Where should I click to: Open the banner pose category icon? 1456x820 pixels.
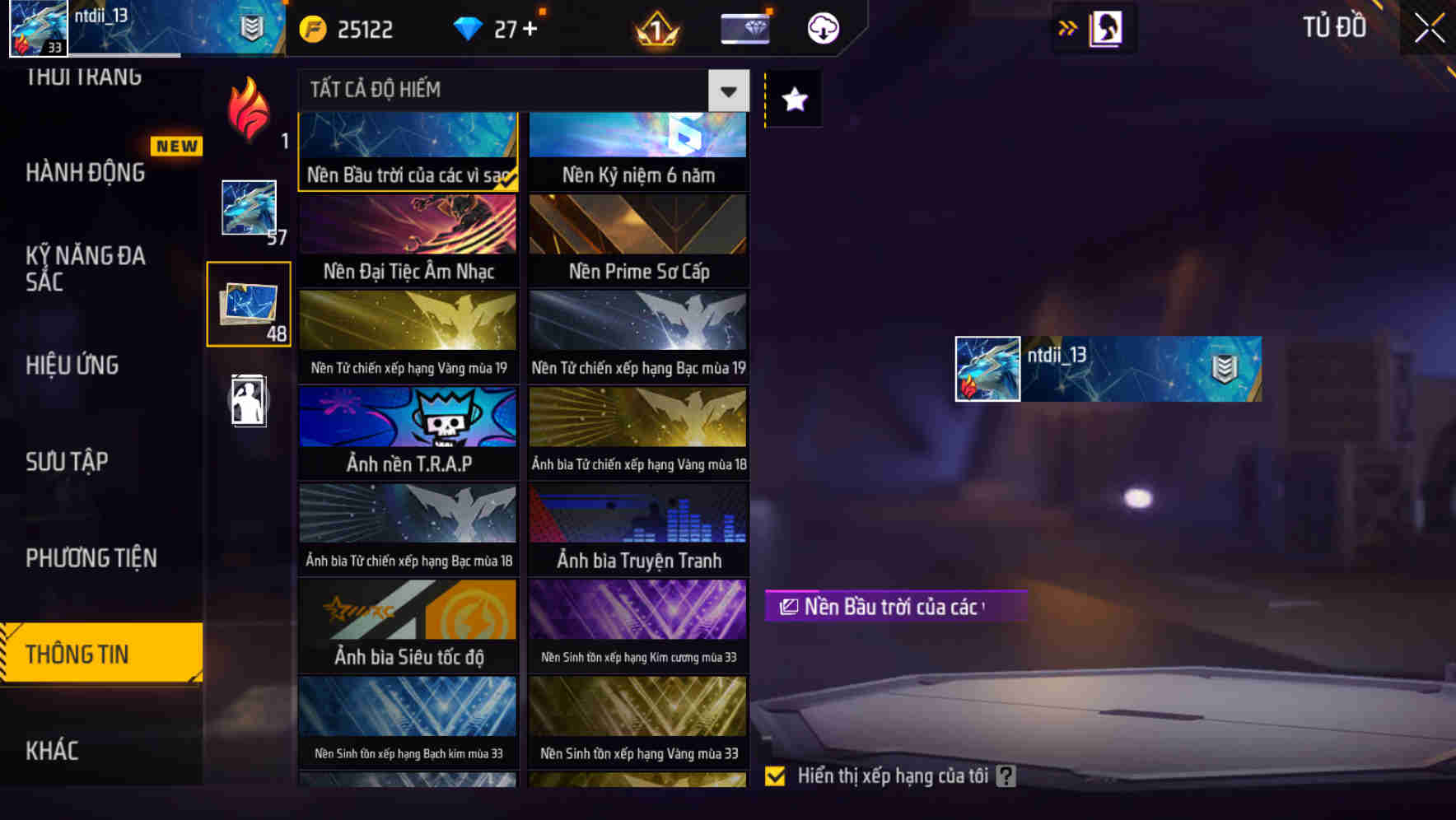(248, 401)
